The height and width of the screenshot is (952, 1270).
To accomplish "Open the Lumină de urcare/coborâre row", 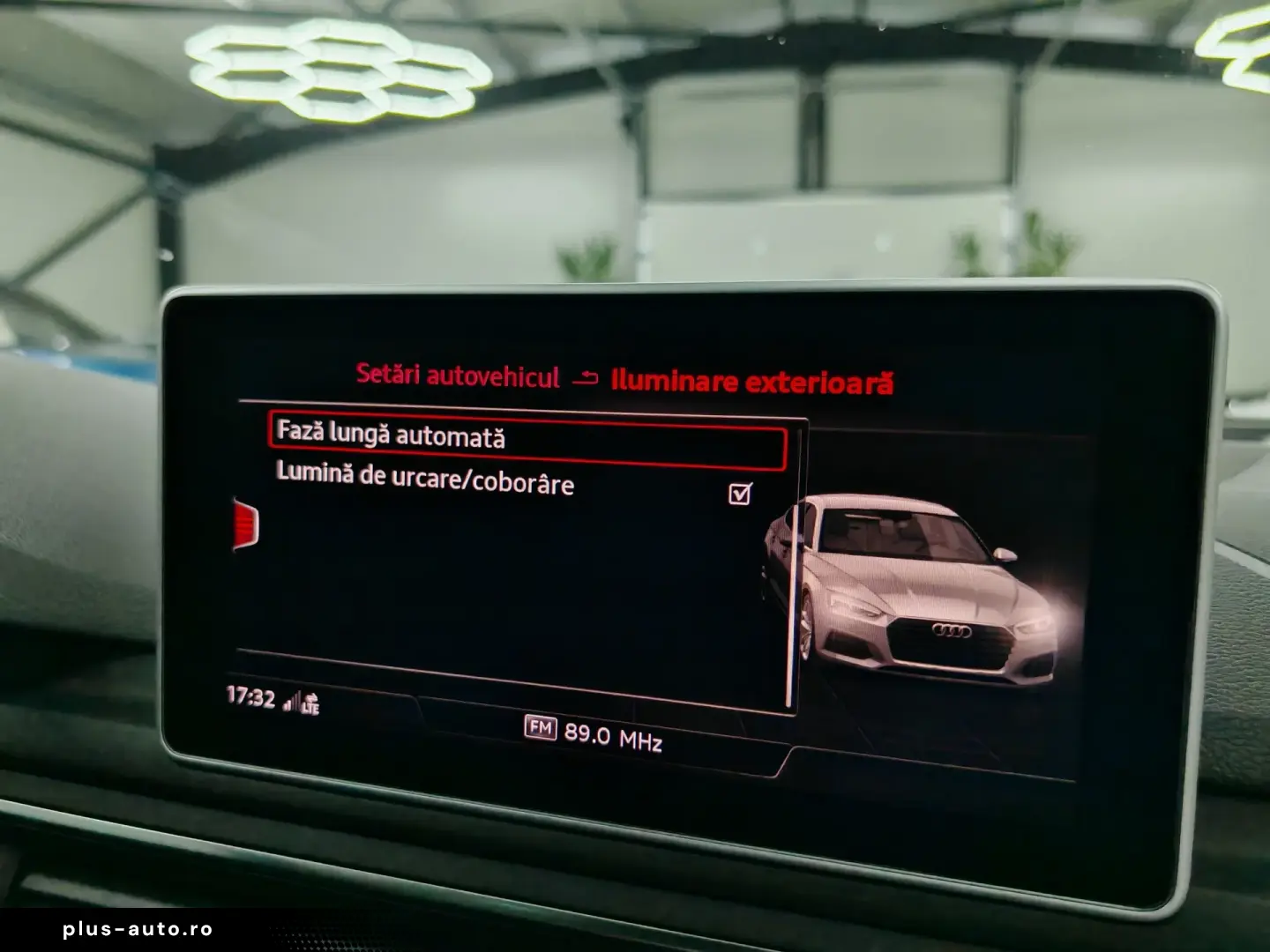I will (425, 479).
